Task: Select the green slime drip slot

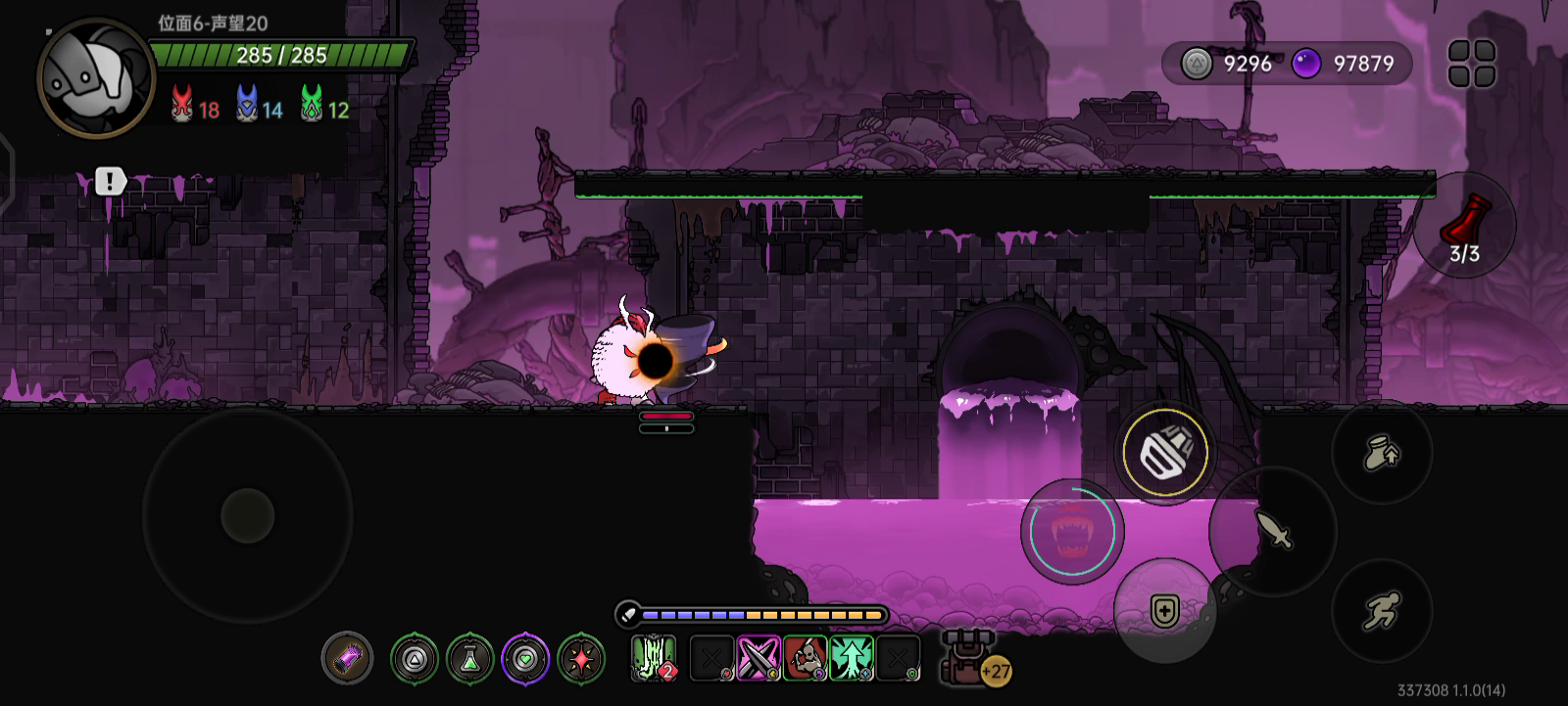Action: pos(654,658)
